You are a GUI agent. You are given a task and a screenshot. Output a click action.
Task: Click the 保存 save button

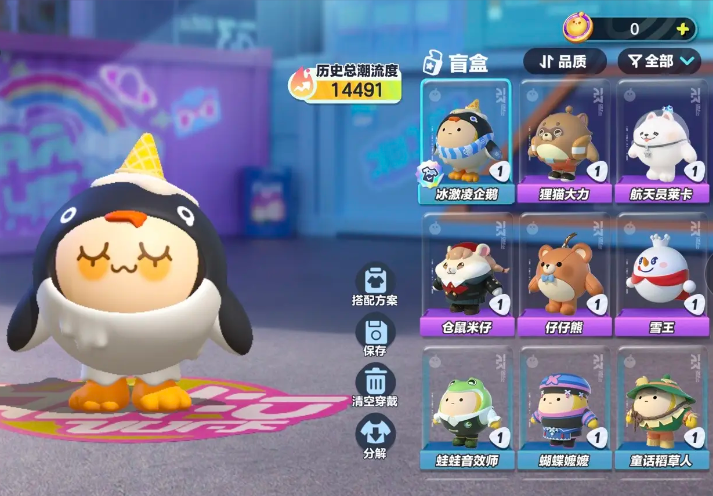(x=375, y=336)
